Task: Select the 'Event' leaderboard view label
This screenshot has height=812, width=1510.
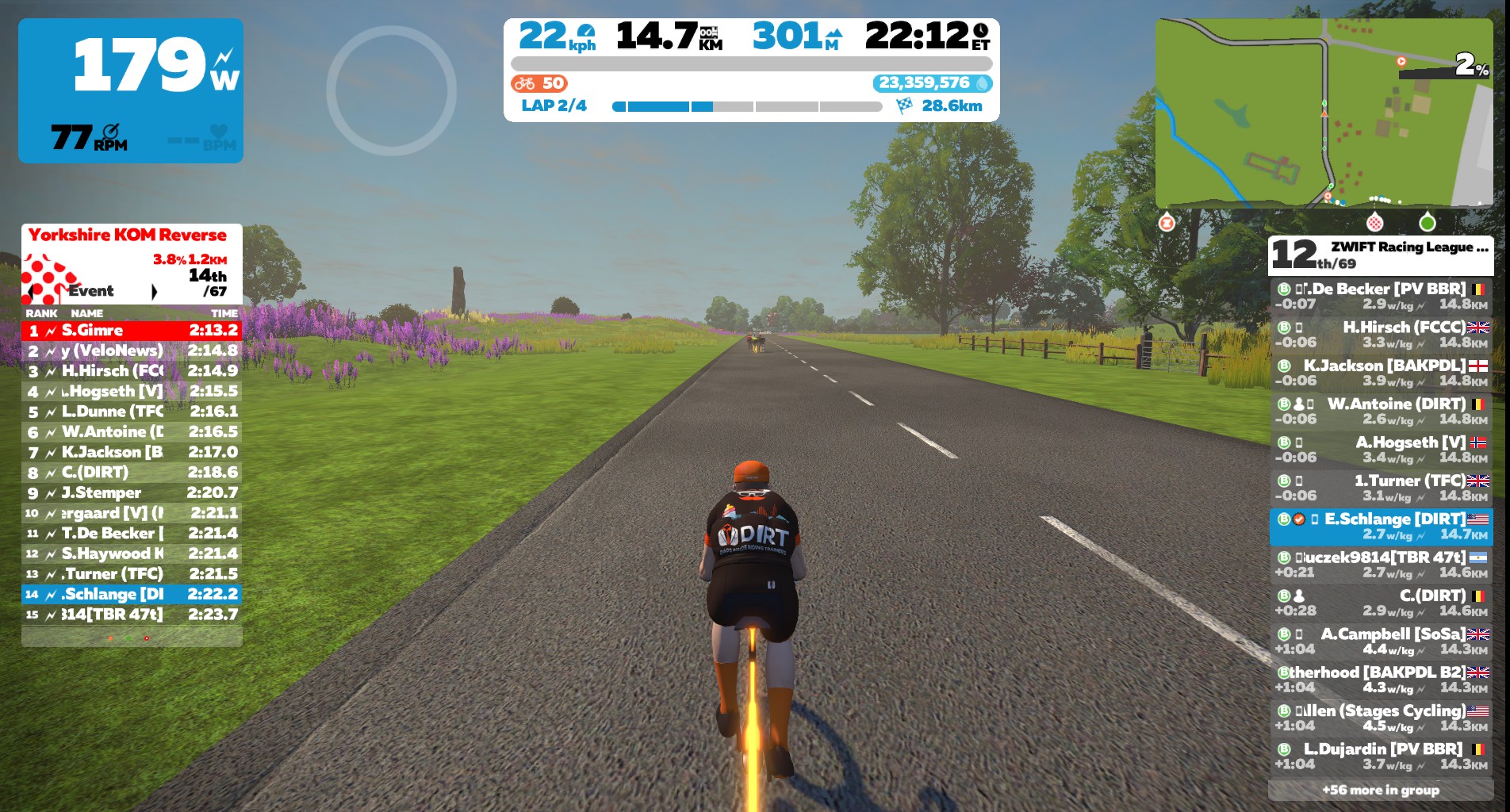Action: tap(90, 292)
